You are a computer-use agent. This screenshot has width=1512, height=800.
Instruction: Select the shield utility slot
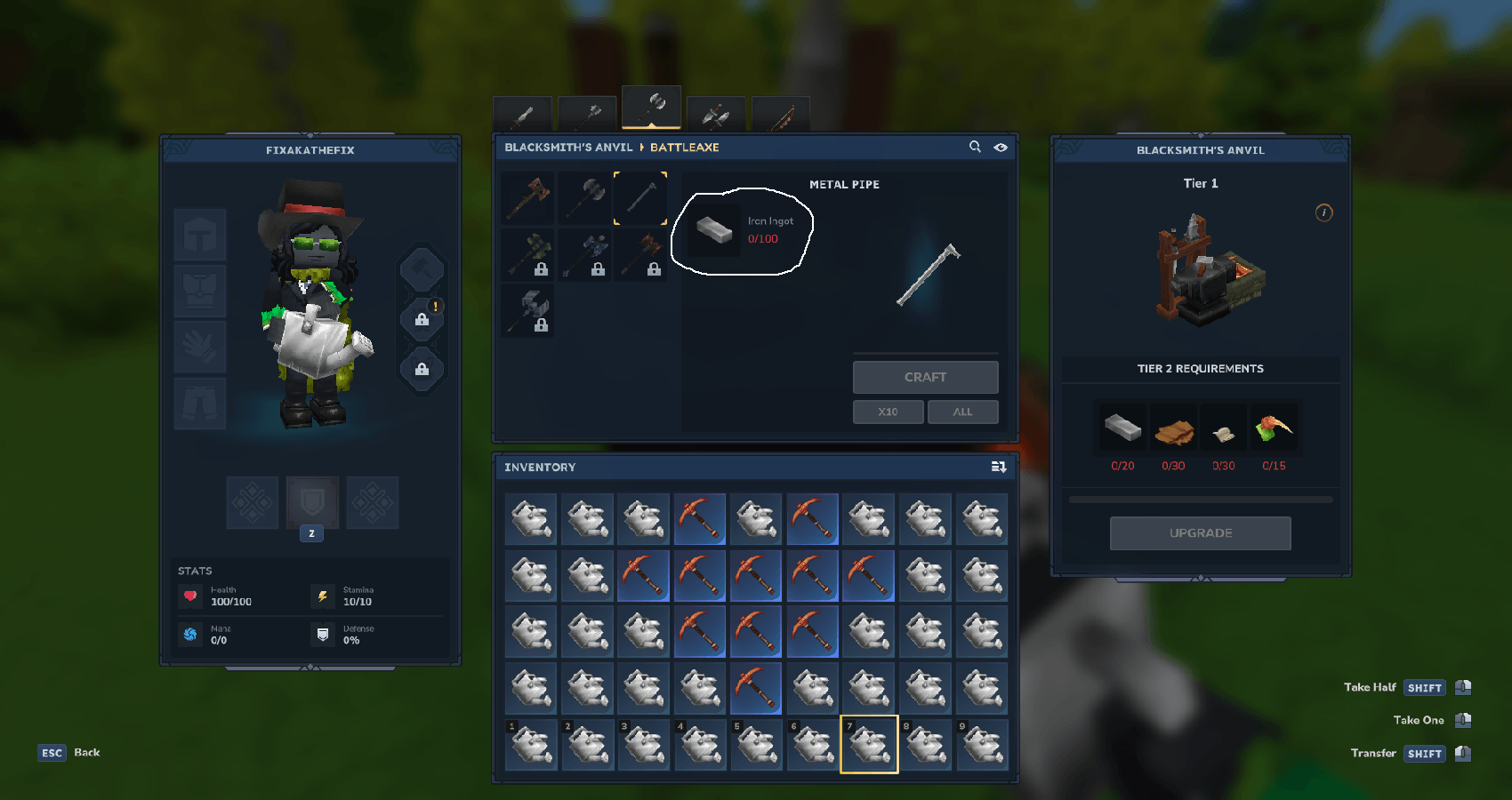(x=312, y=502)
